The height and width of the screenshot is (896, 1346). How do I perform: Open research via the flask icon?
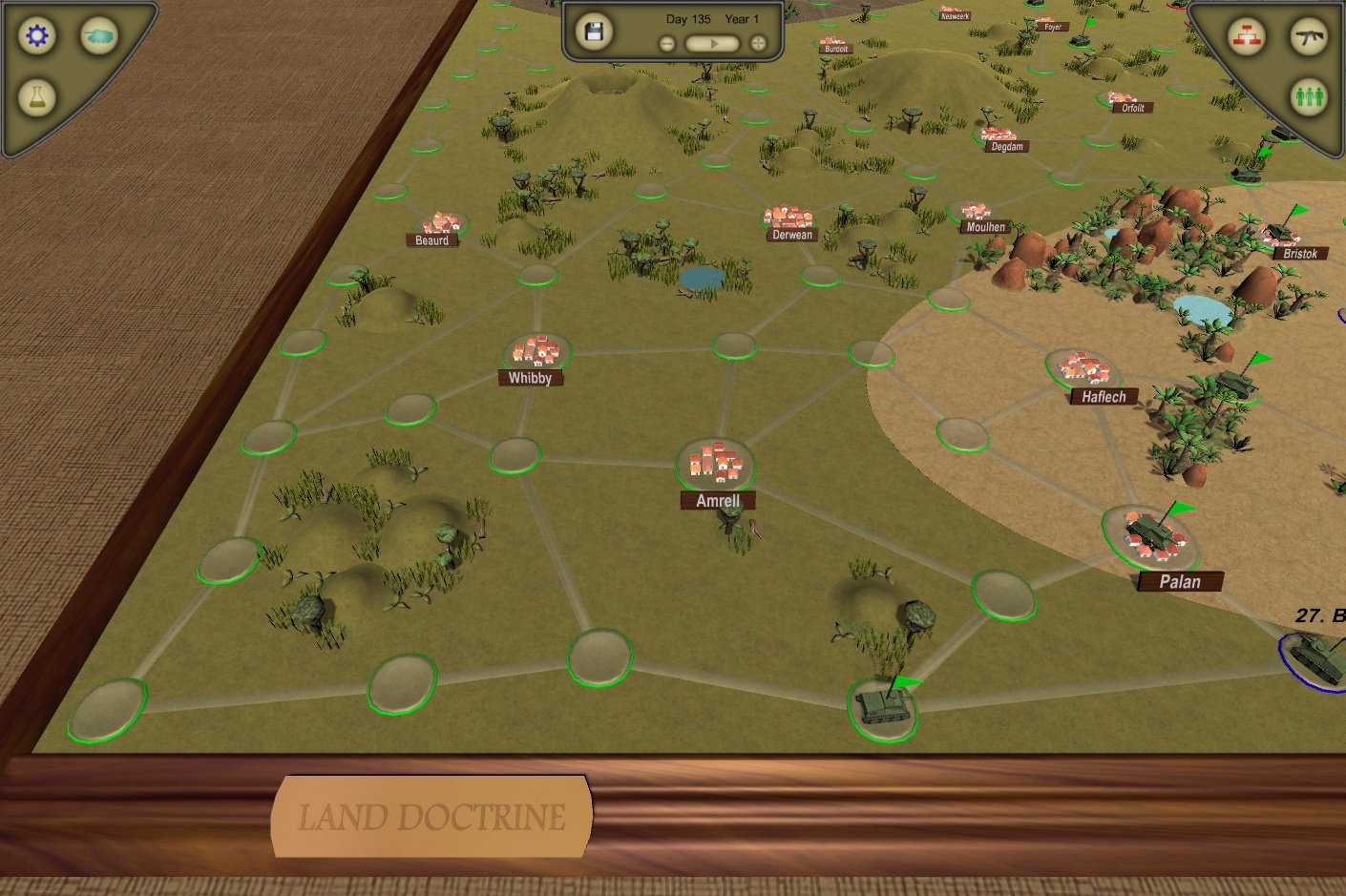click(x=36, y=96)
